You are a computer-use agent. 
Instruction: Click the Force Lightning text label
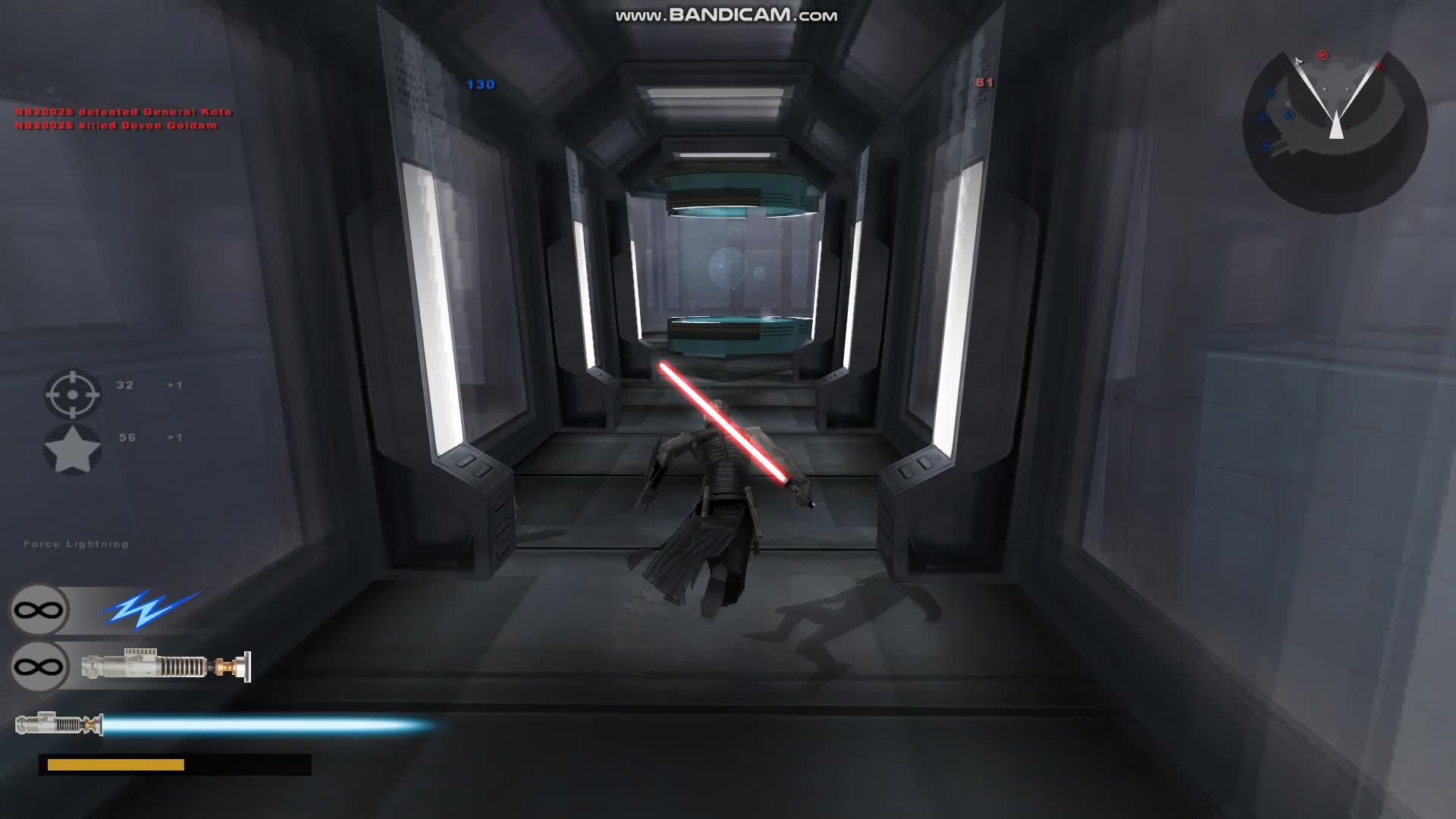[76, 544]
